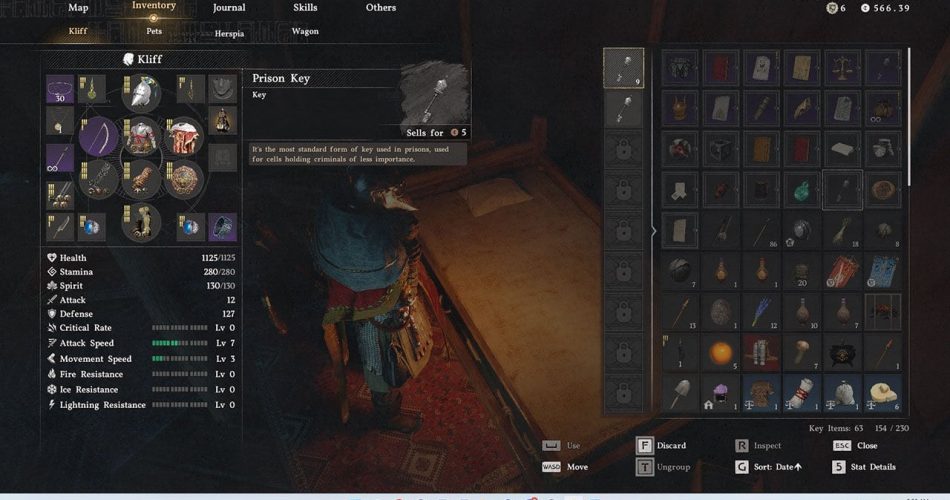
Task: Select the equipped red cloak slot
Action: click(x=184, y=137)
